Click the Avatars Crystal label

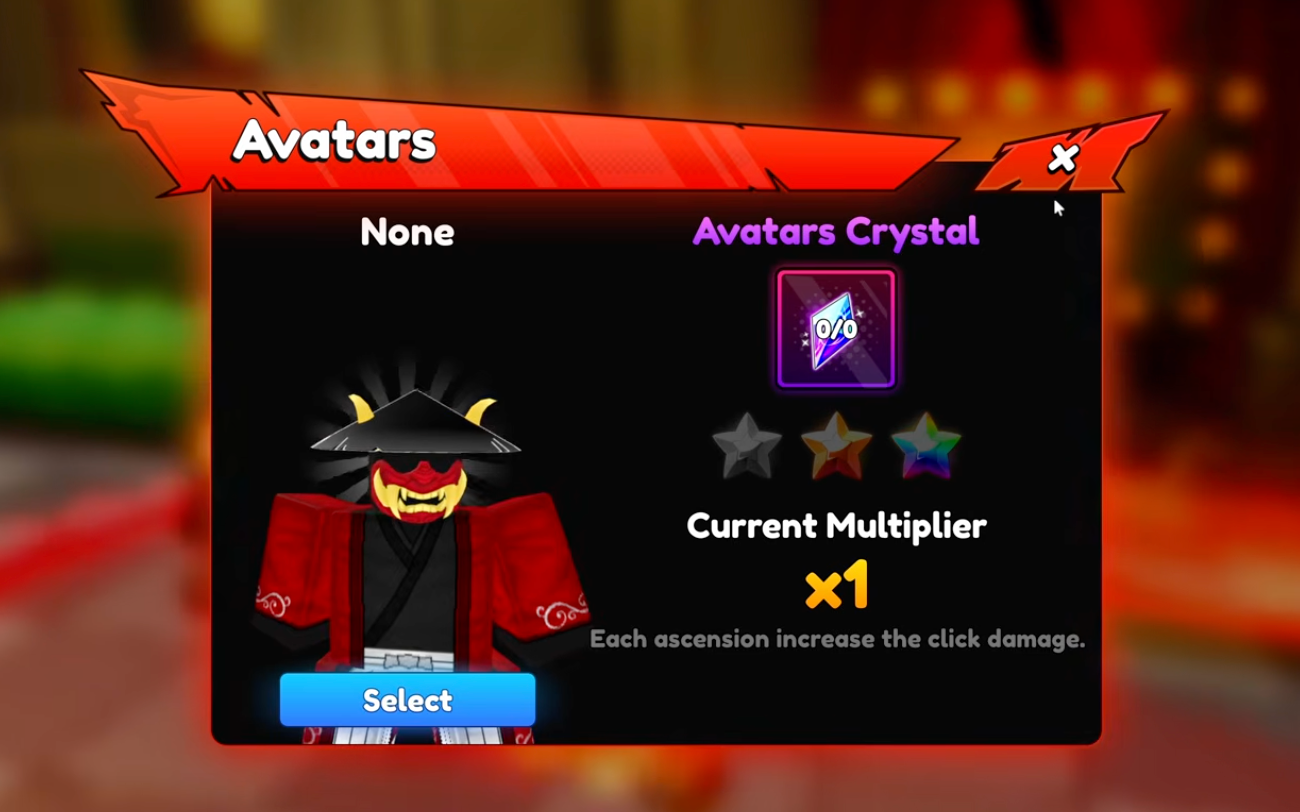(x=835, y=231)
